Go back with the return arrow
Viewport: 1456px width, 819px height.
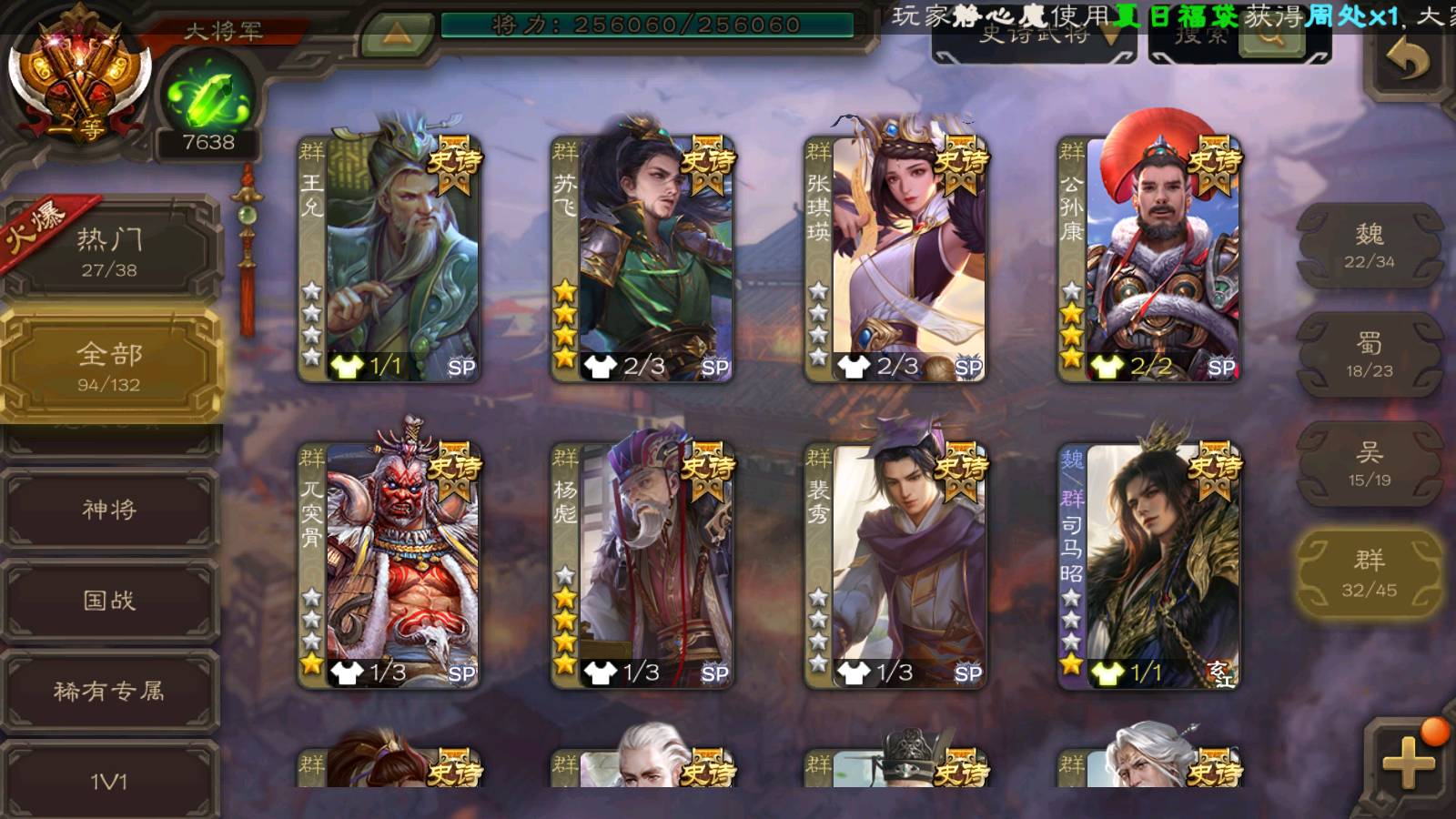pyautogui.click(x=1407, y=62)
